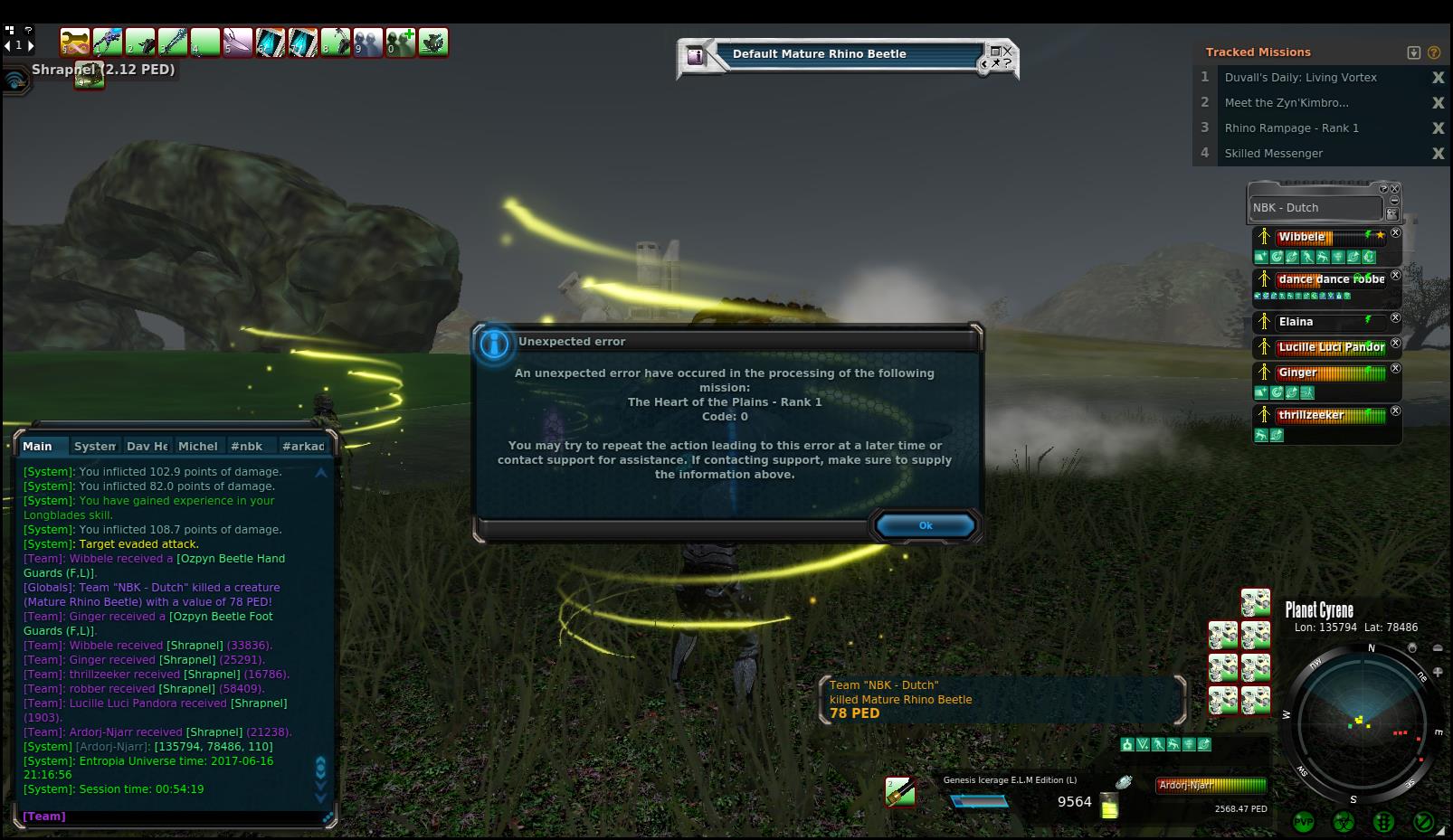The image size is (1453, 840).
Task: Stop tracking Meet the Zyn'Kimbro mission
Action: point(1438,103)
